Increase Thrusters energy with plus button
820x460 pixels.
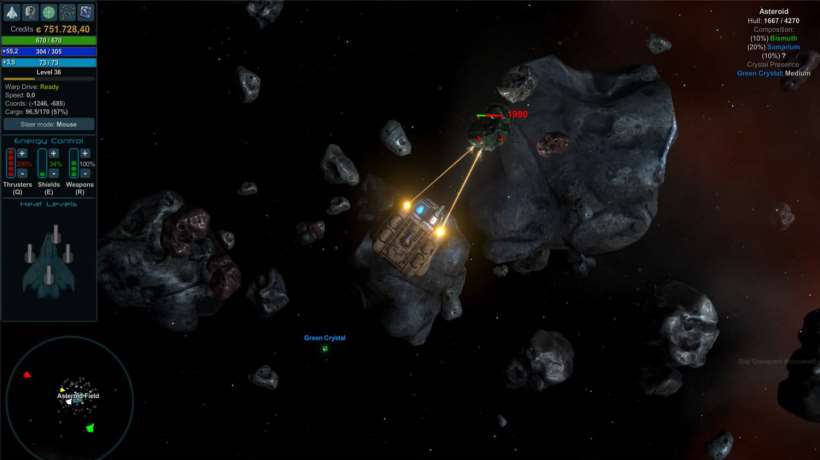[x=22, y=154]
